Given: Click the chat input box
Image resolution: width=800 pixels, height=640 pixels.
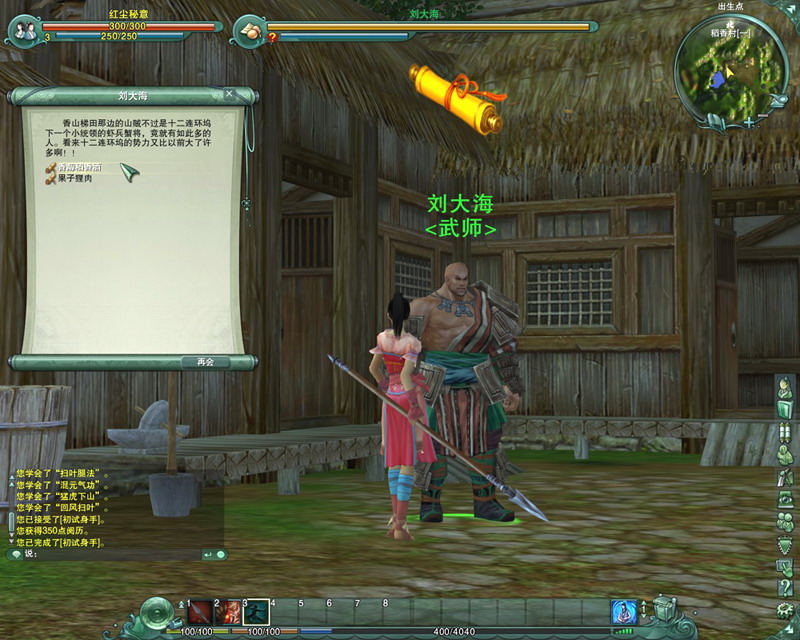Looking at the screenshot, I should 110,554.
